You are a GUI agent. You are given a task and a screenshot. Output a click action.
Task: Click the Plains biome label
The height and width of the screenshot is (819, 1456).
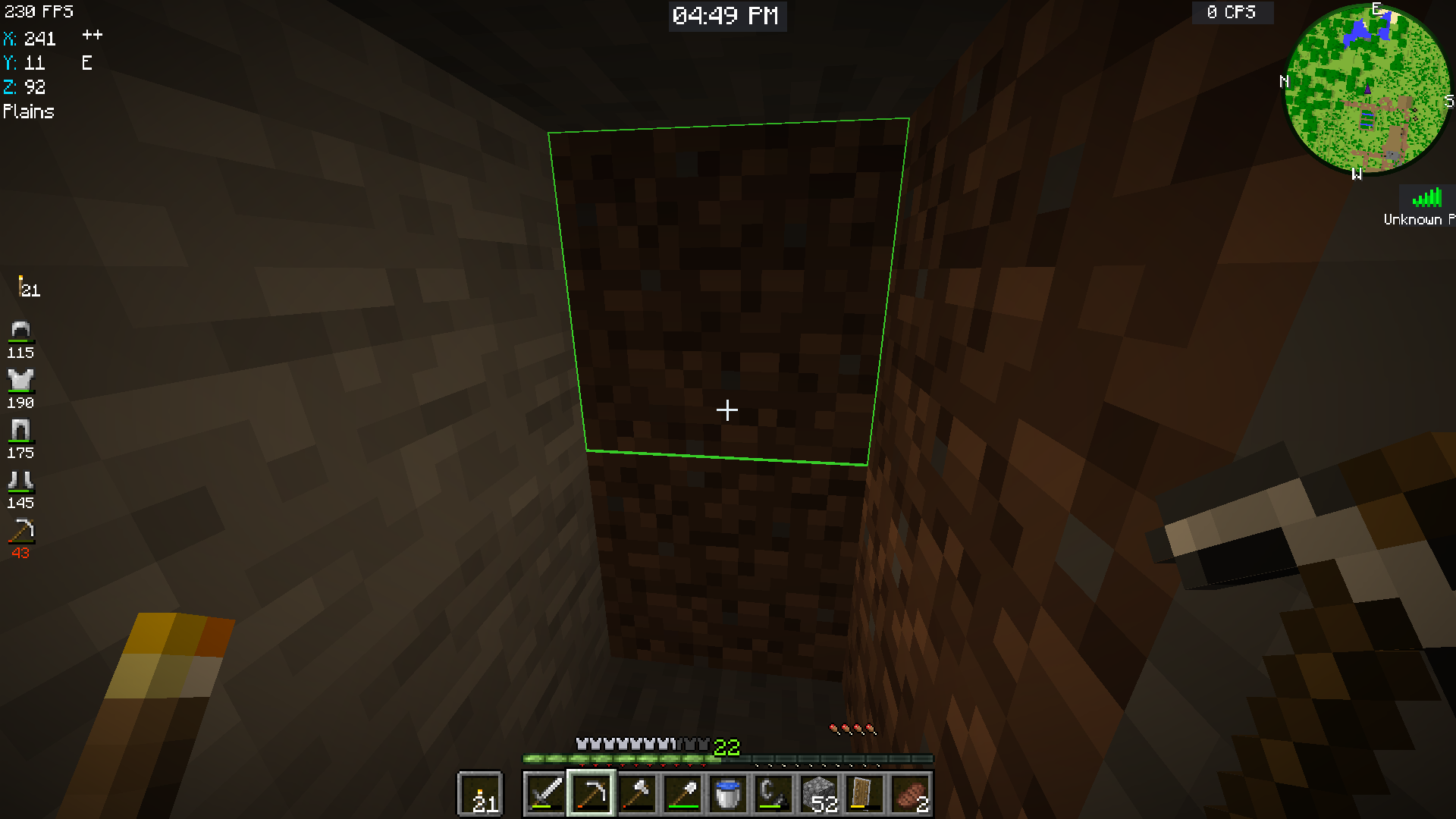29,111
